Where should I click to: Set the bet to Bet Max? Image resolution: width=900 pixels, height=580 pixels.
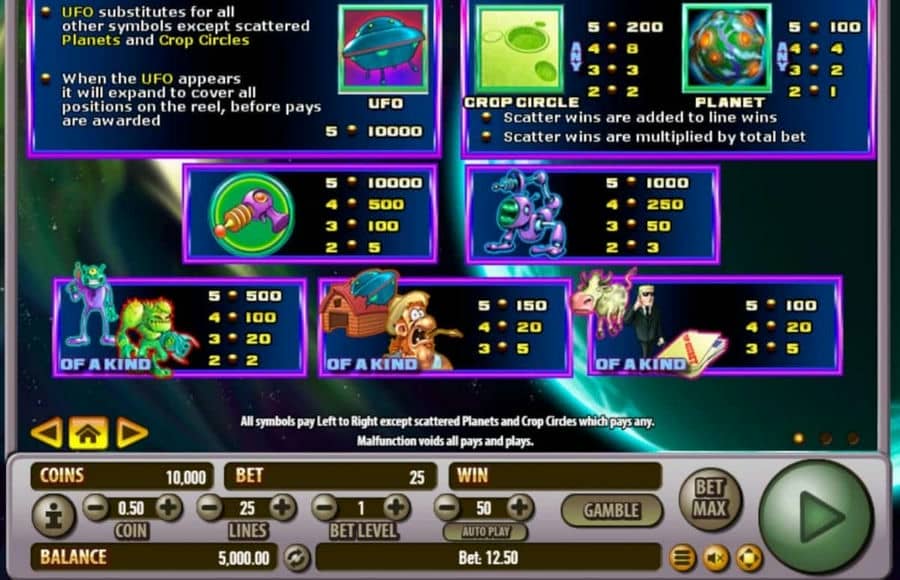pyautogui.click(x=710, y=496)
